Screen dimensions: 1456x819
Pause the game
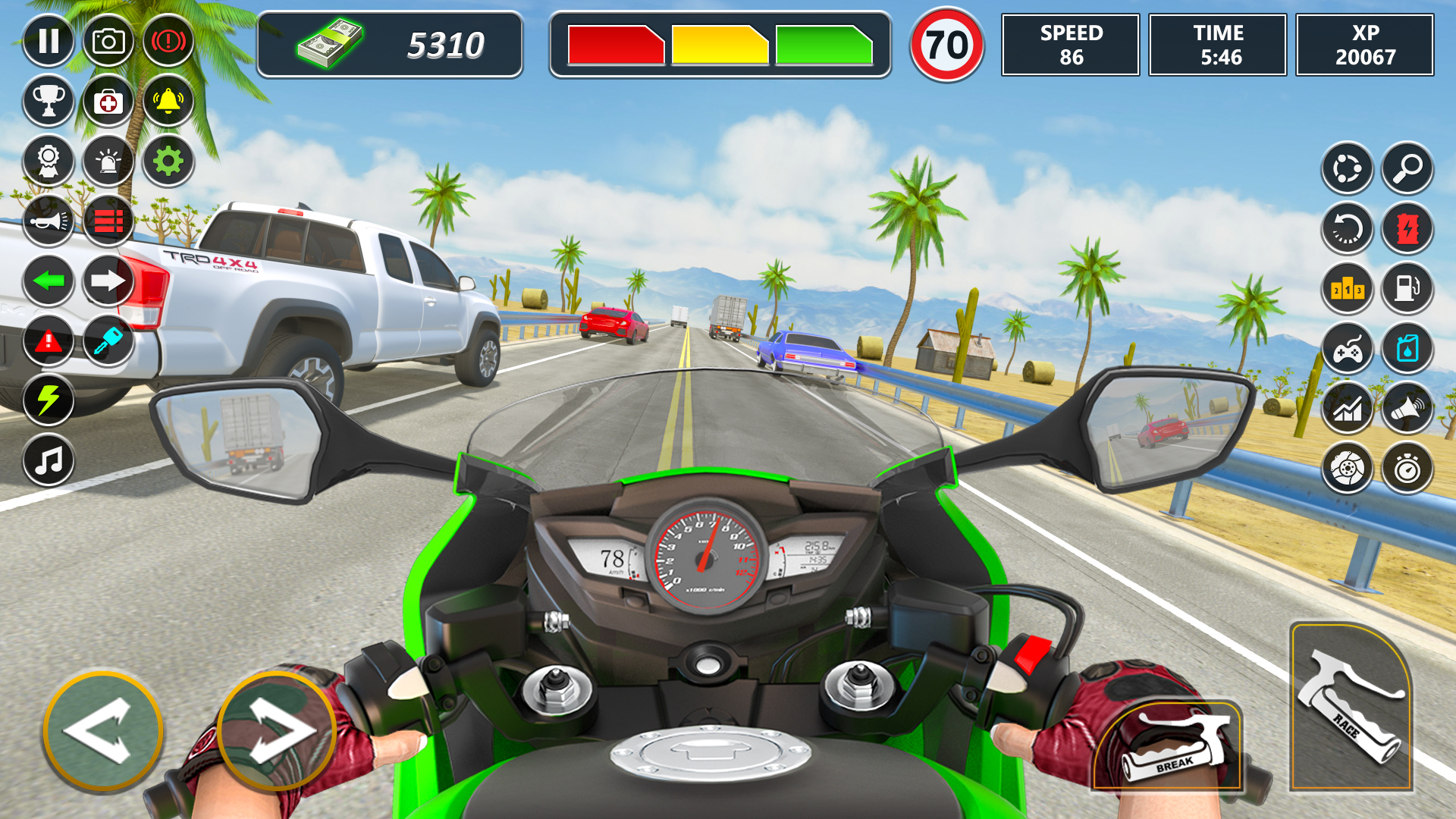49,41
